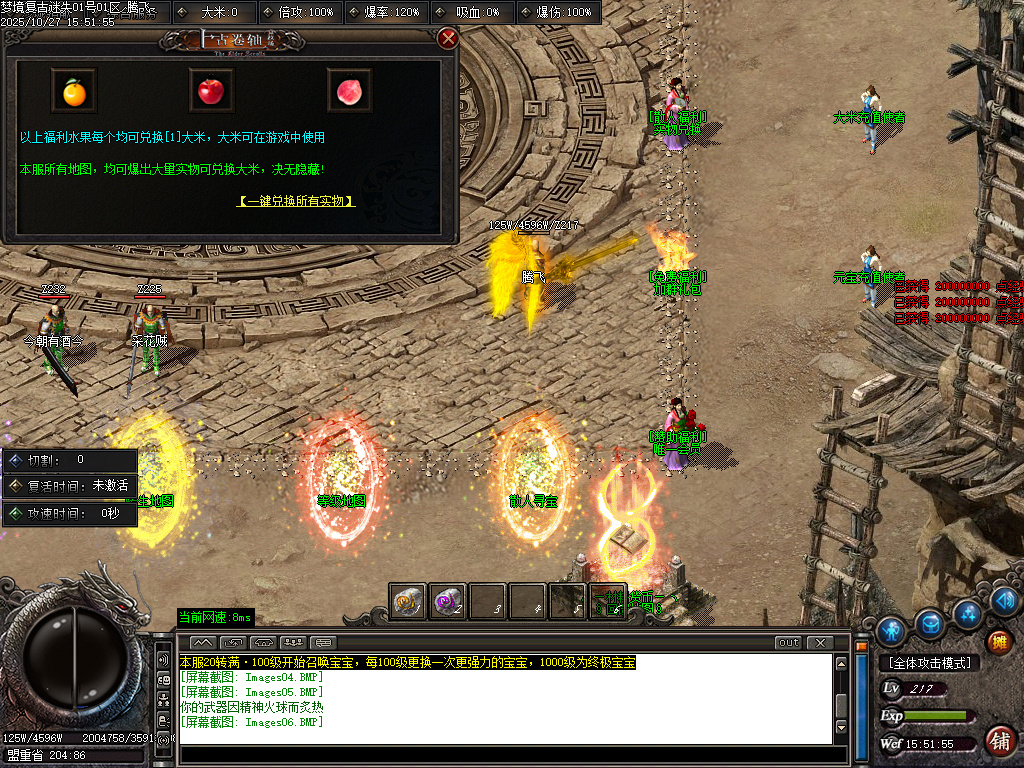Close the ancient scroll exchange window
Screen dimensions: 1024x768
click(x=448, y=39)
